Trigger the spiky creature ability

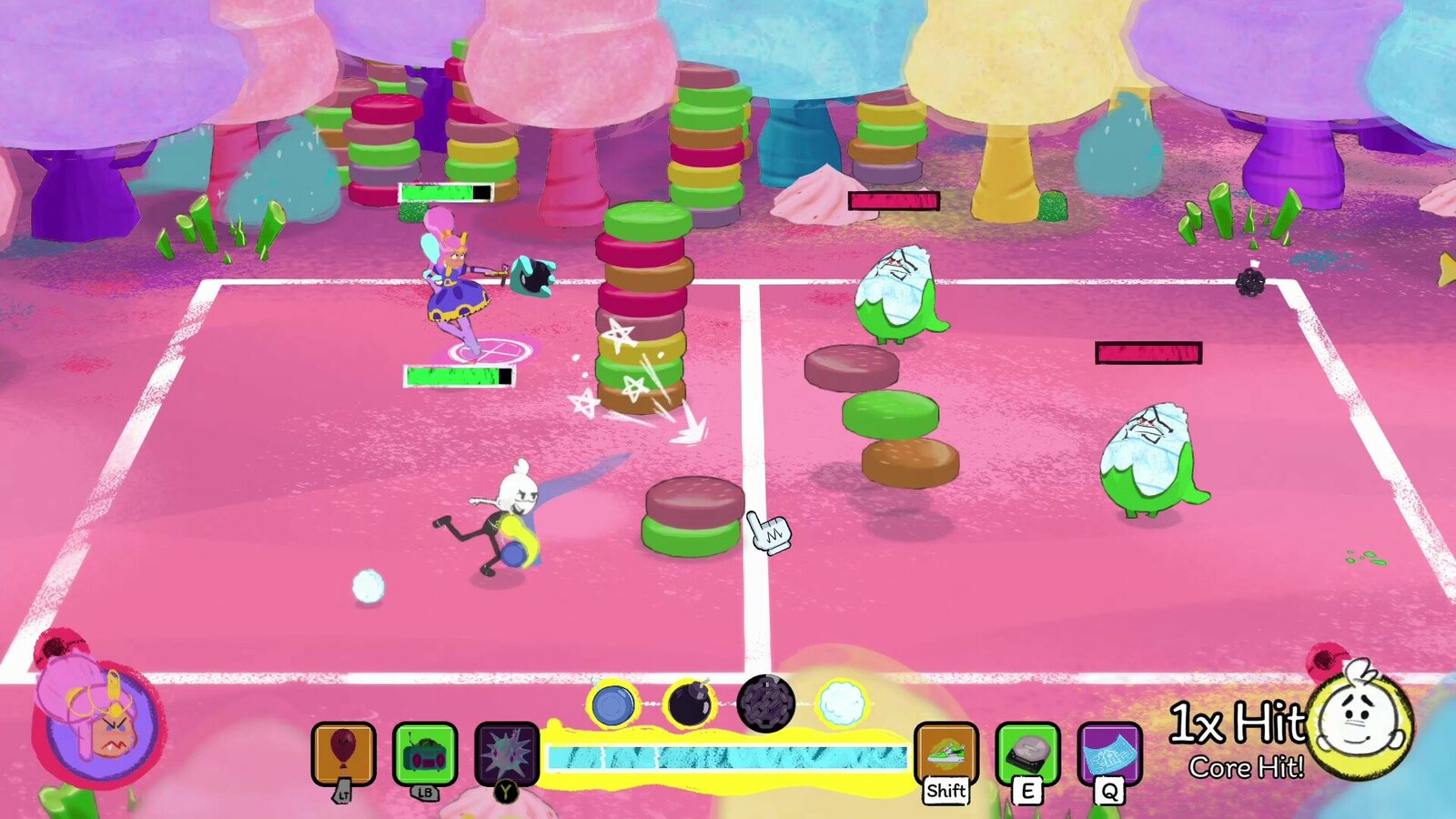pyautogui.click(x=507, y=753)
